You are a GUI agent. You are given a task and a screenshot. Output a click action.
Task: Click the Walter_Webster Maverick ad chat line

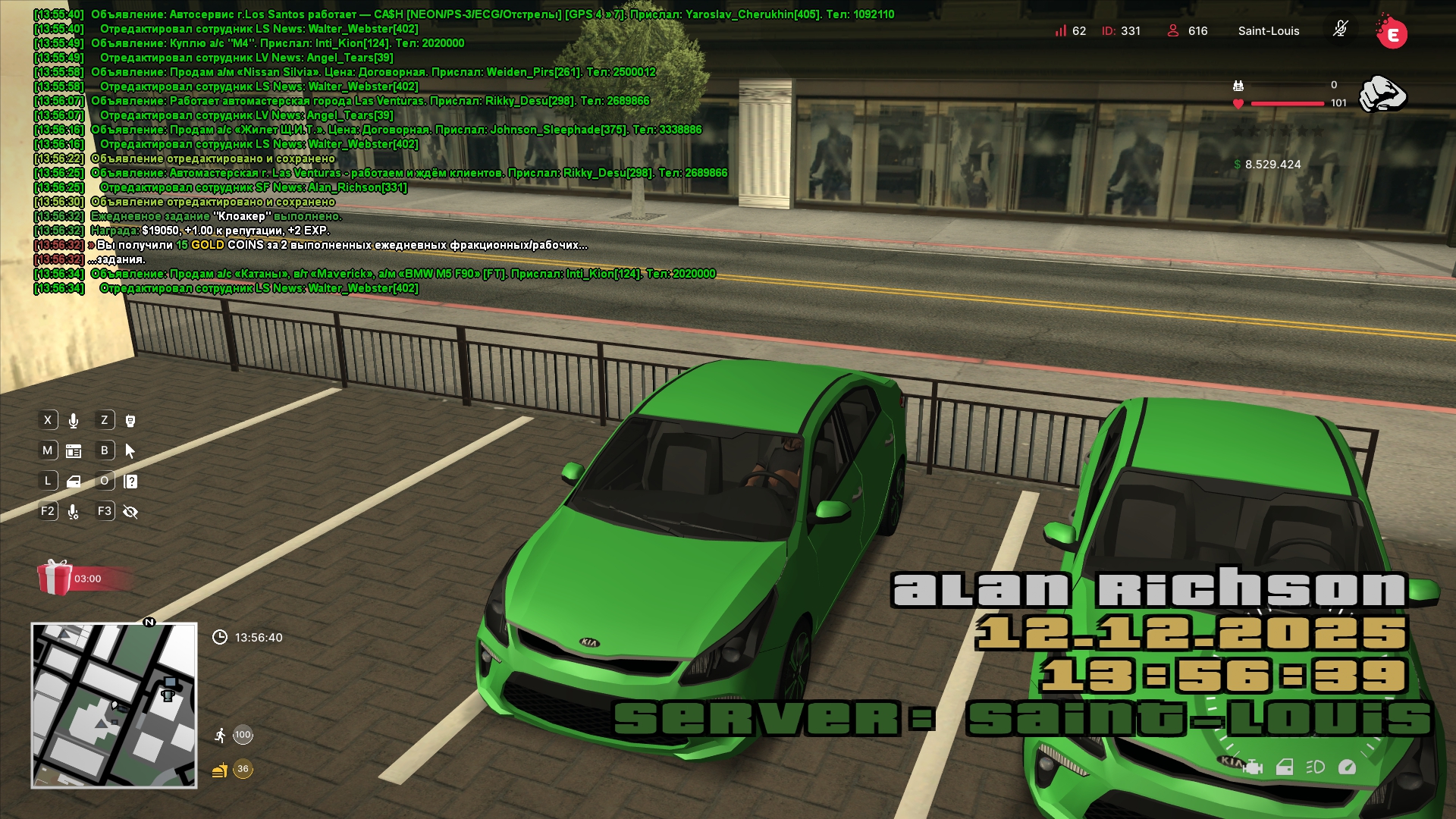[x=259, y=288]
